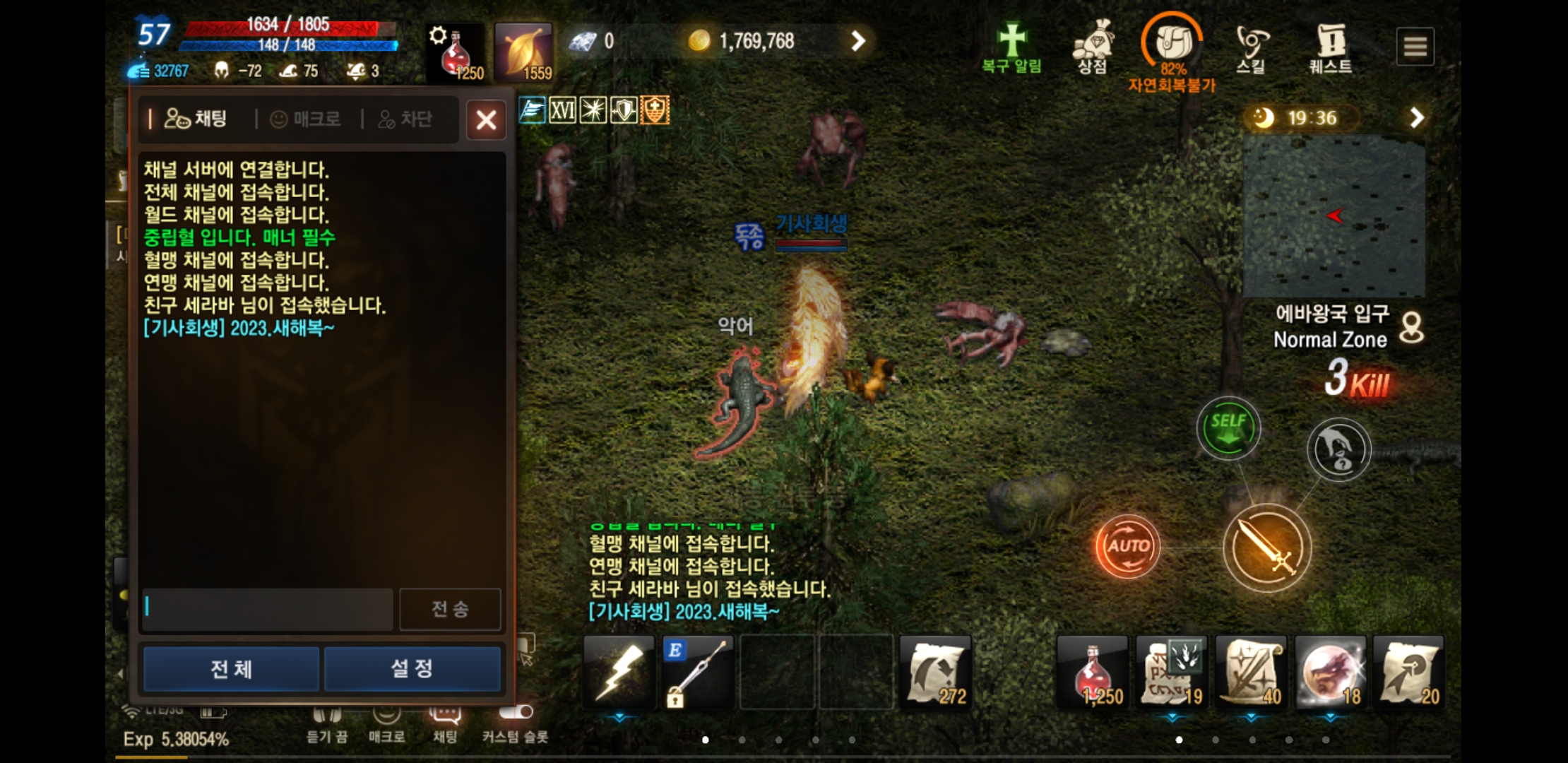Image resolution: width=1568 pixels, height=763 pixels.
Task: Open the 차단 tab
Action: pyautogui.click(x=405, y=119)
